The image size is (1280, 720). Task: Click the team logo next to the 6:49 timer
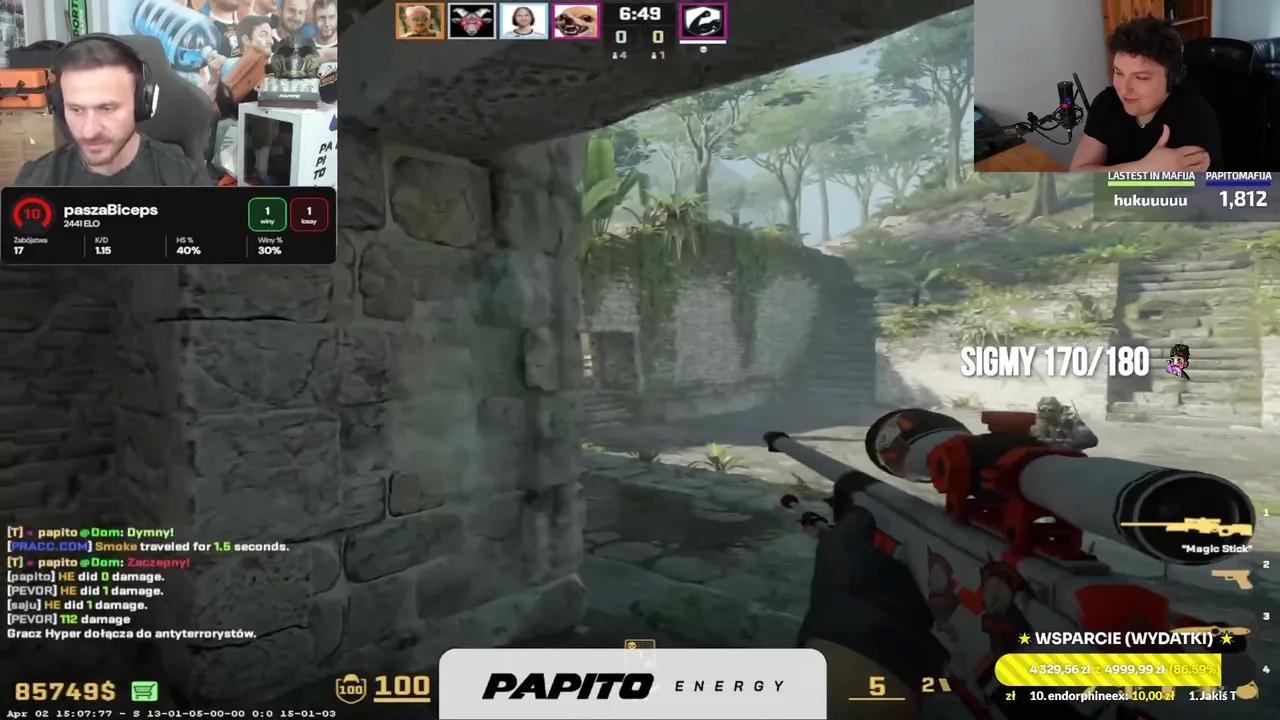[x=703, y=20]
